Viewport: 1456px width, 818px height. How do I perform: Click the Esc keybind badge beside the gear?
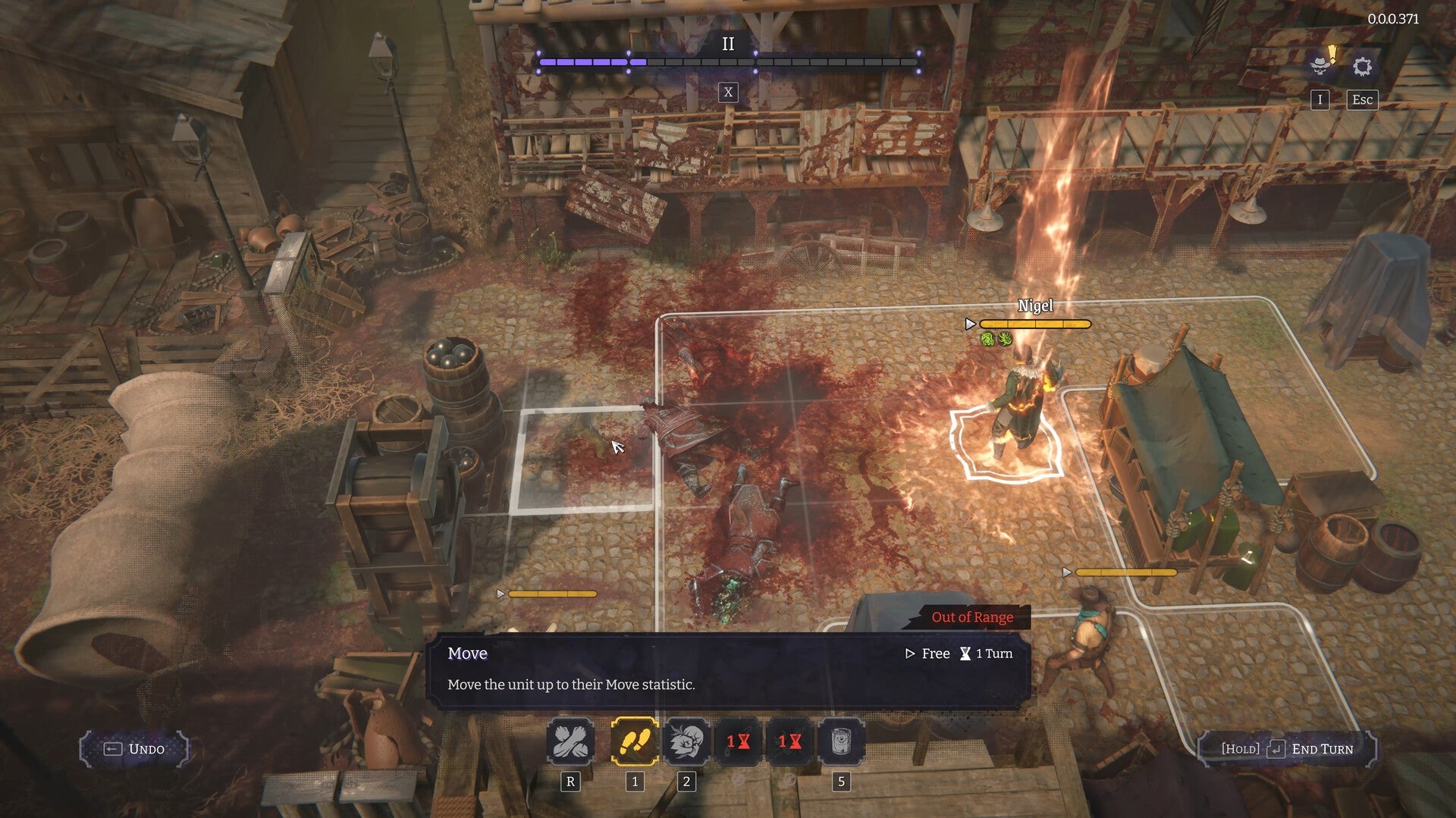[1361, 99]
